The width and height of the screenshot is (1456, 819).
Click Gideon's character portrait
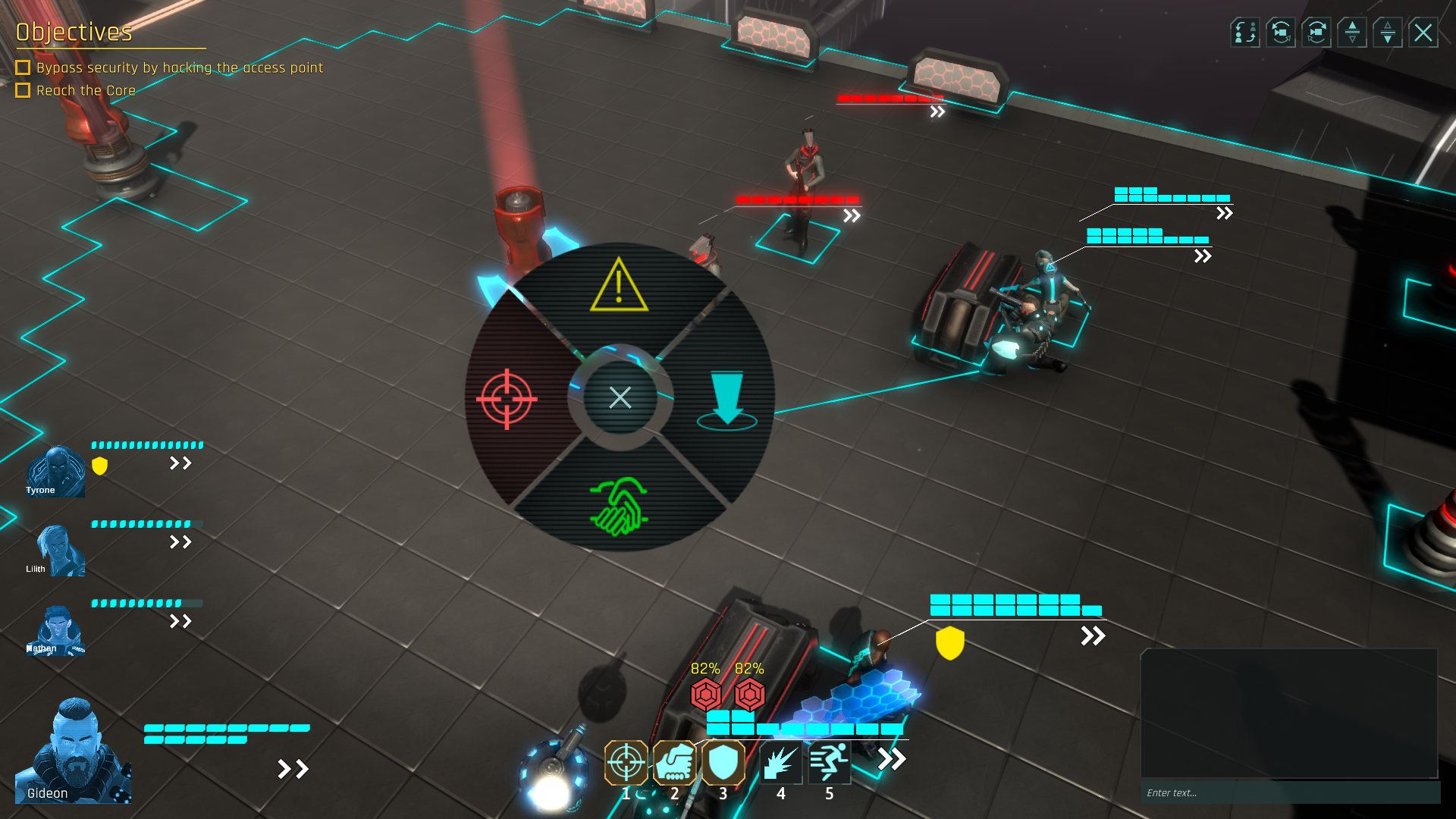tap(74, 751)
